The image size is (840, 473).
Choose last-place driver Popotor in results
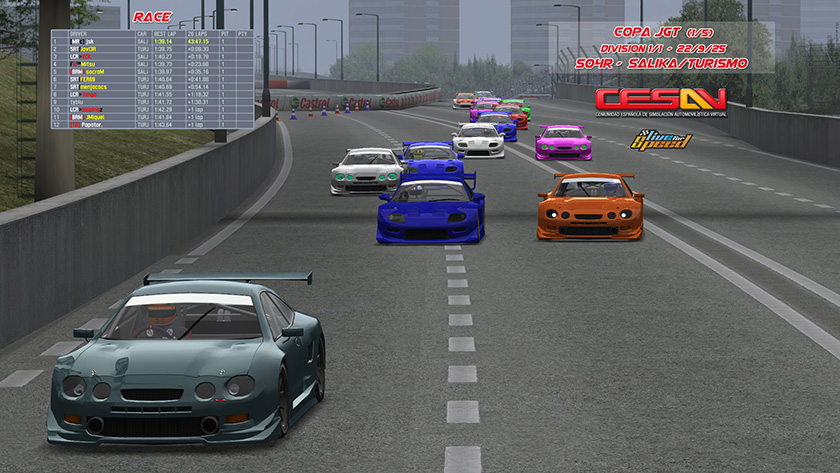tap(88, 124)
